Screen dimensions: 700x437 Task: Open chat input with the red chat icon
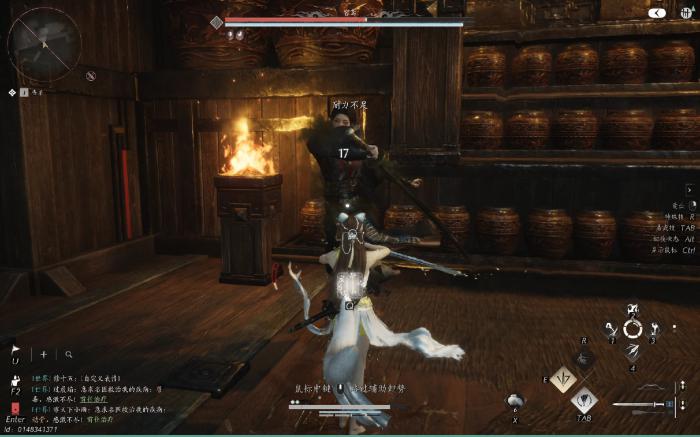[15, 407]
